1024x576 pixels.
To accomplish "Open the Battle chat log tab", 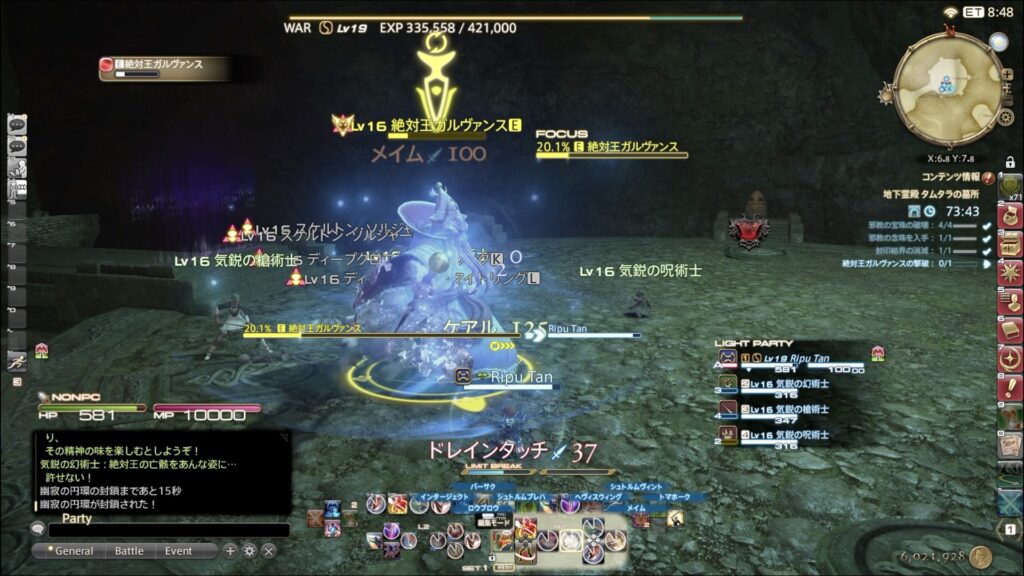I will (x=129, y=551).
